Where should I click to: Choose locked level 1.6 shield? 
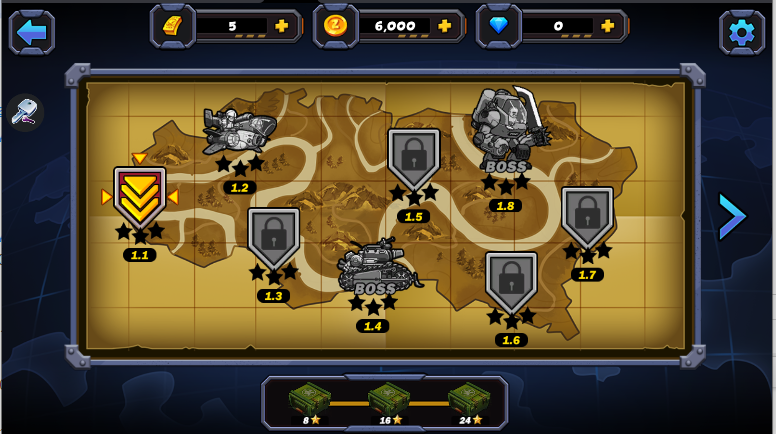[511, 282]
